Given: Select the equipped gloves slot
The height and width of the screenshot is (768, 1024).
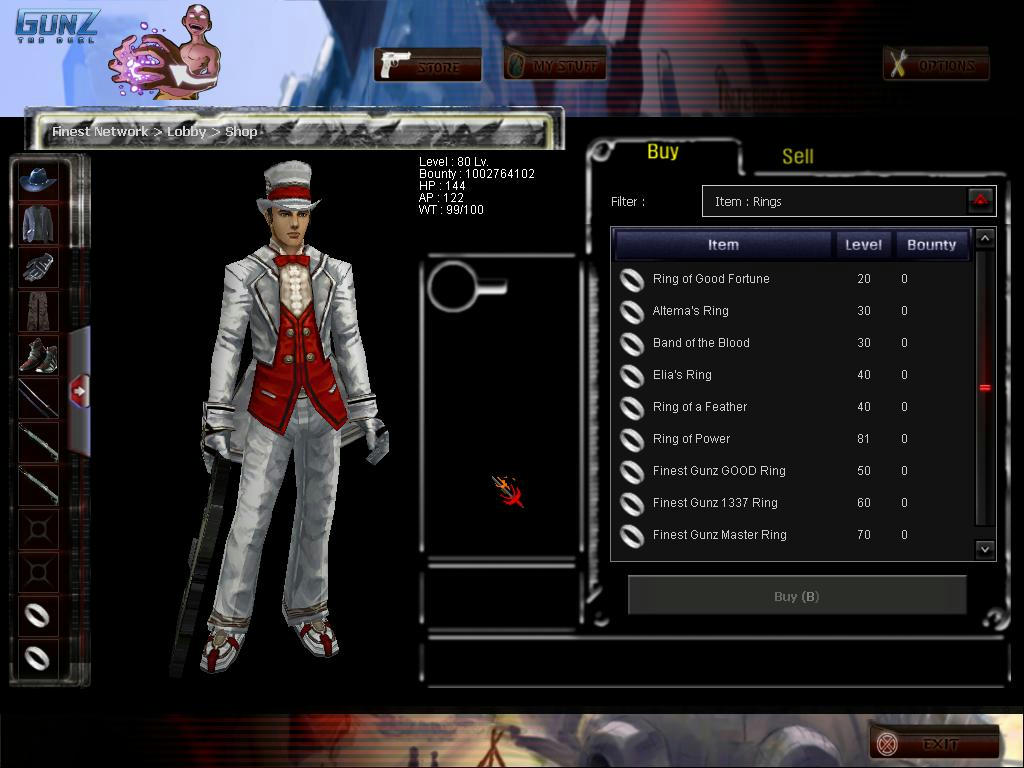Looking at the screenshot, I should (x=38, y=267).
